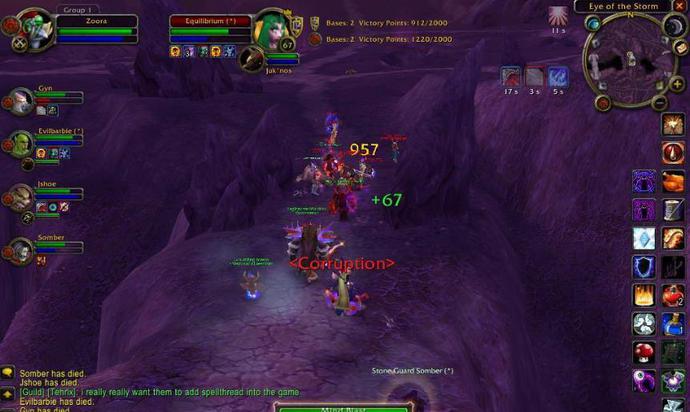Close the minimap with the X button

(680, 6)
